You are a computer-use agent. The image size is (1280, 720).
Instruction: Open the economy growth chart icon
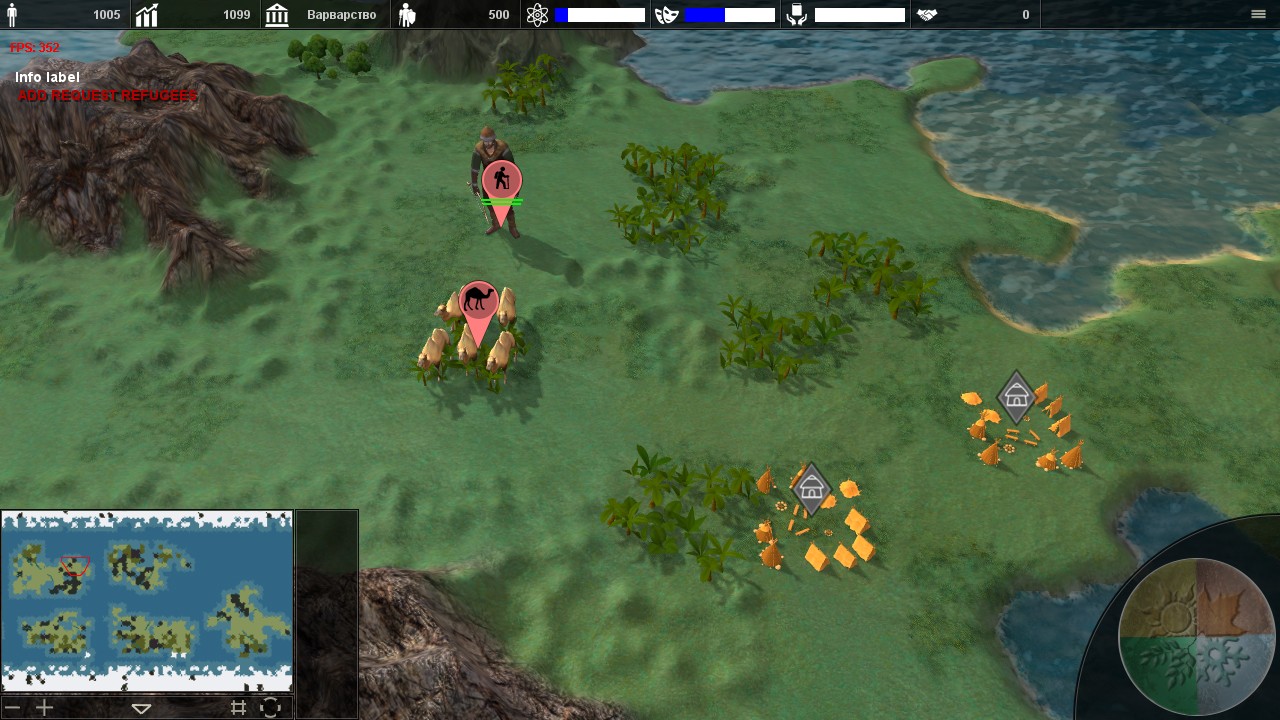click(147, 15)
